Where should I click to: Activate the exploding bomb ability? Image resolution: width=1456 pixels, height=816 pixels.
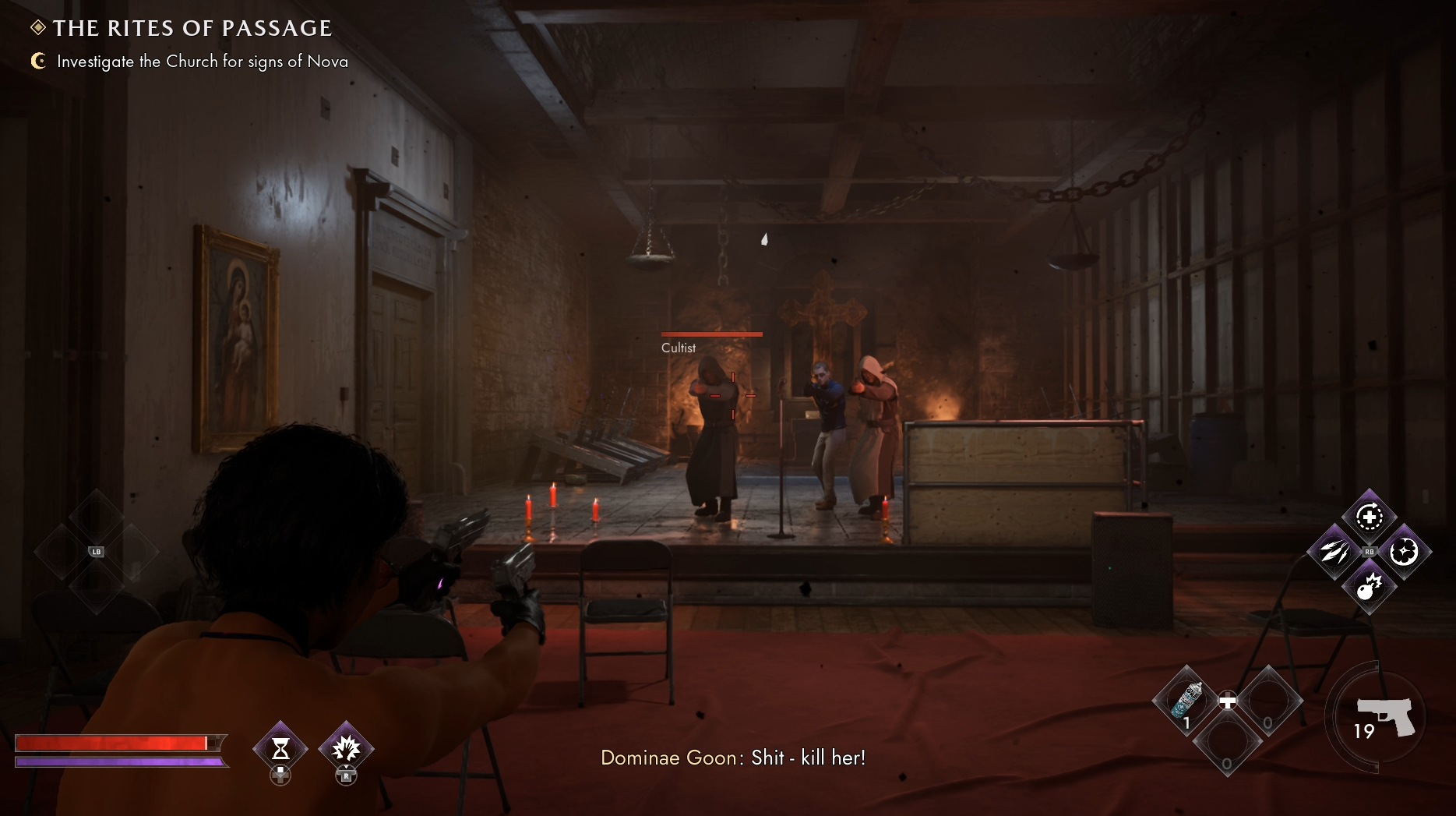(x=1369, y=587)
